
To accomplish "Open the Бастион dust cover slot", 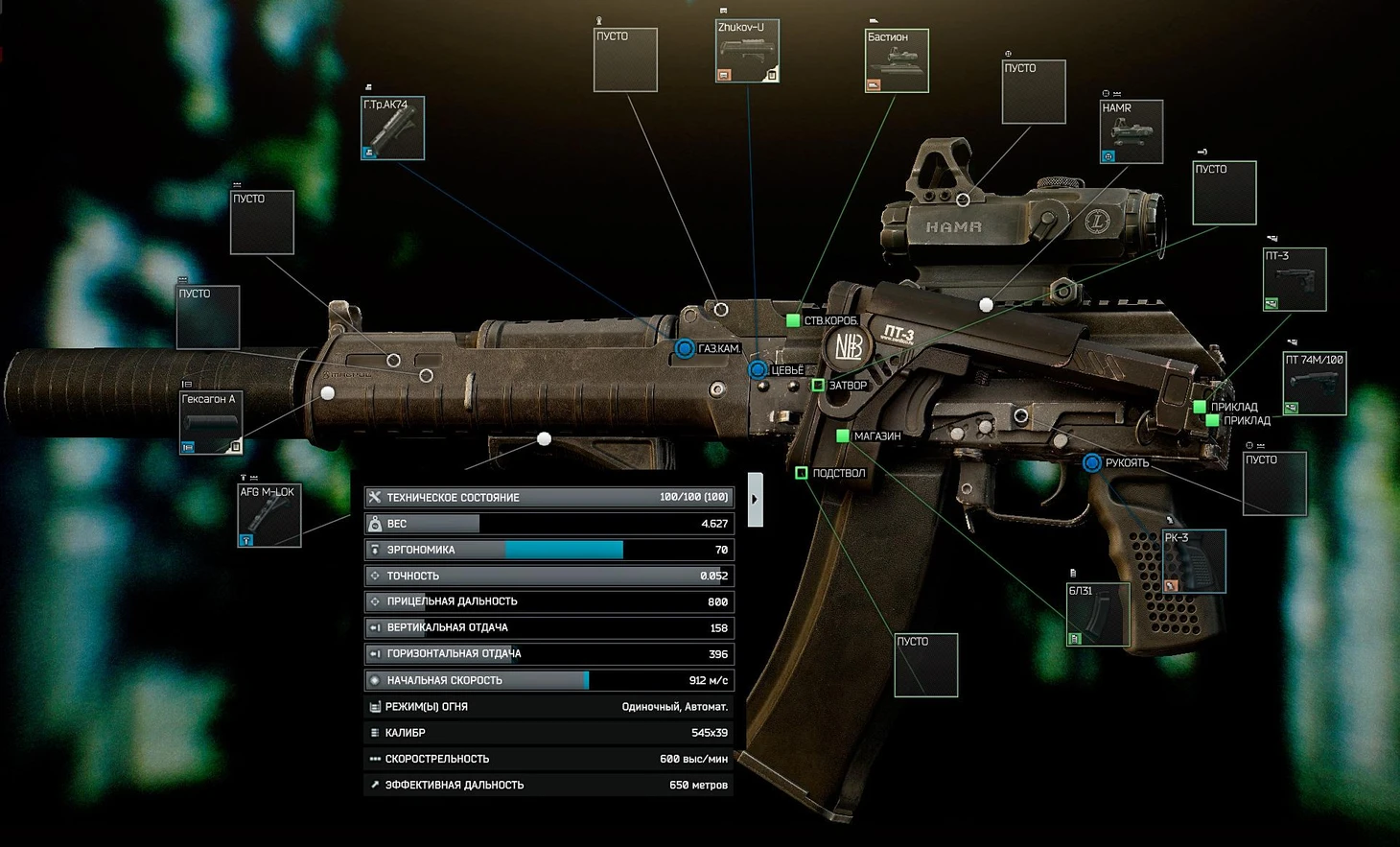I will 897,61.
